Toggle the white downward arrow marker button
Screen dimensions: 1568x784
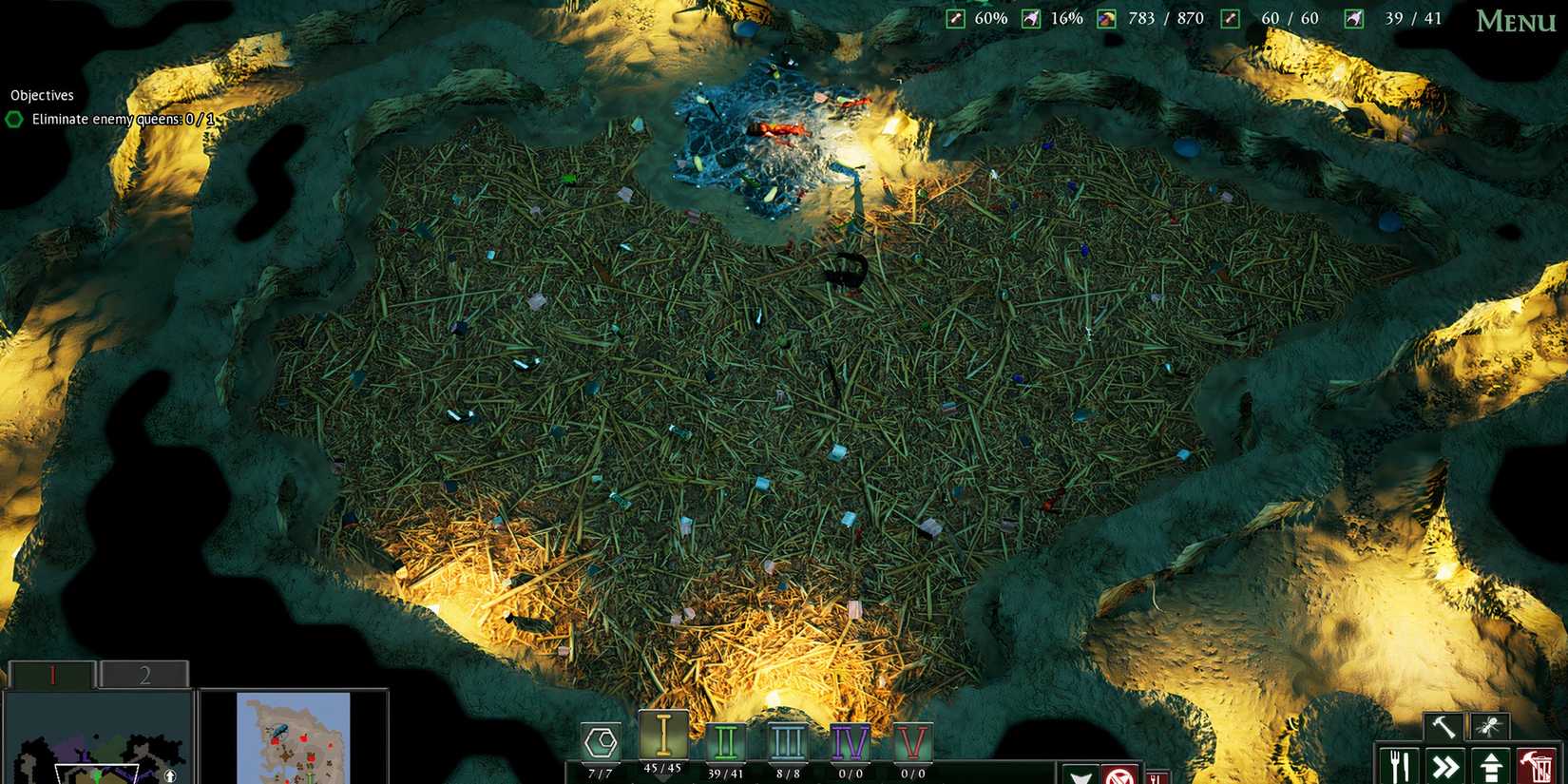pyautogui.click(x=1080, y=774)
